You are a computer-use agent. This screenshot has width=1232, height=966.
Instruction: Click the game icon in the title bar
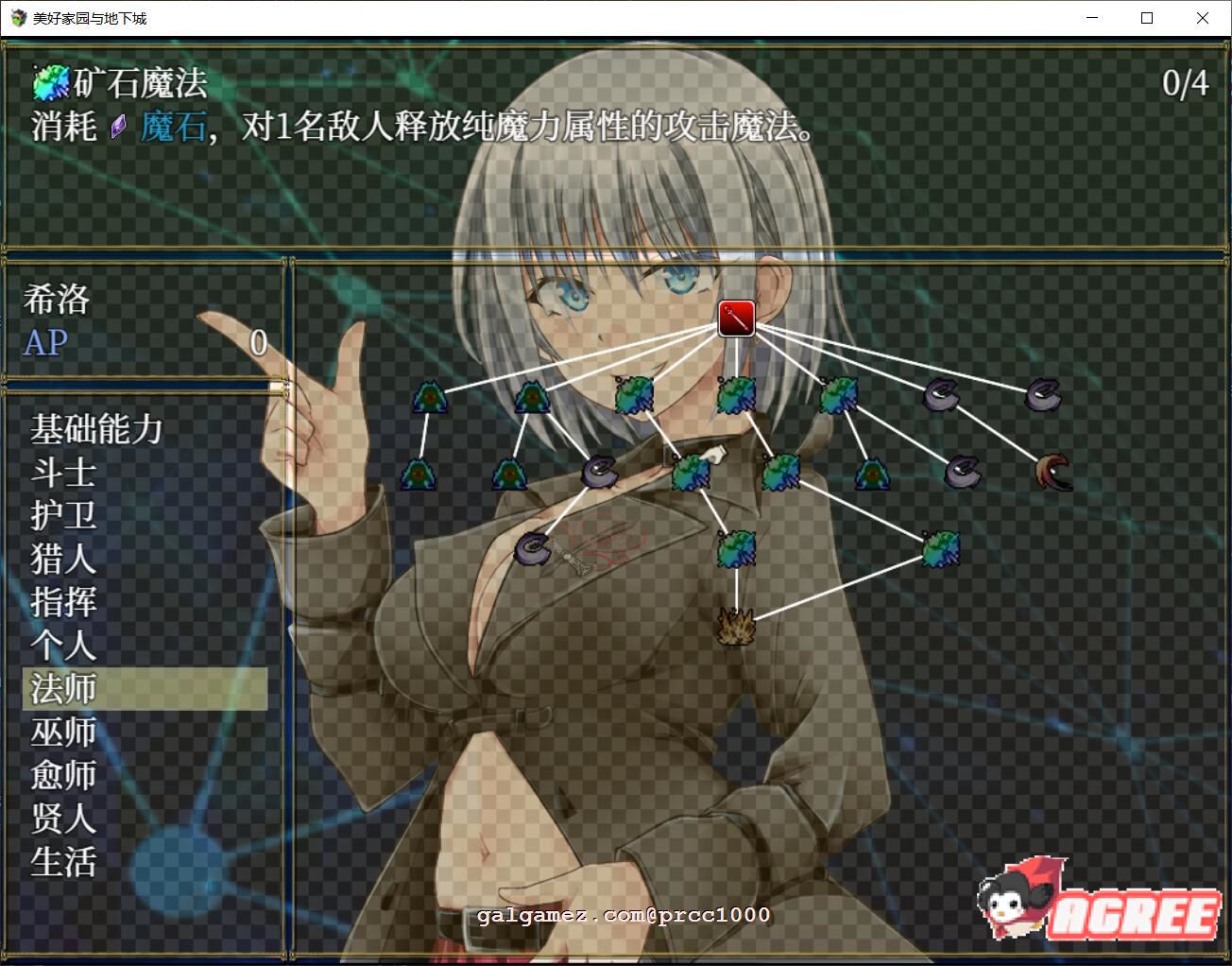click(x=16, y=18)
